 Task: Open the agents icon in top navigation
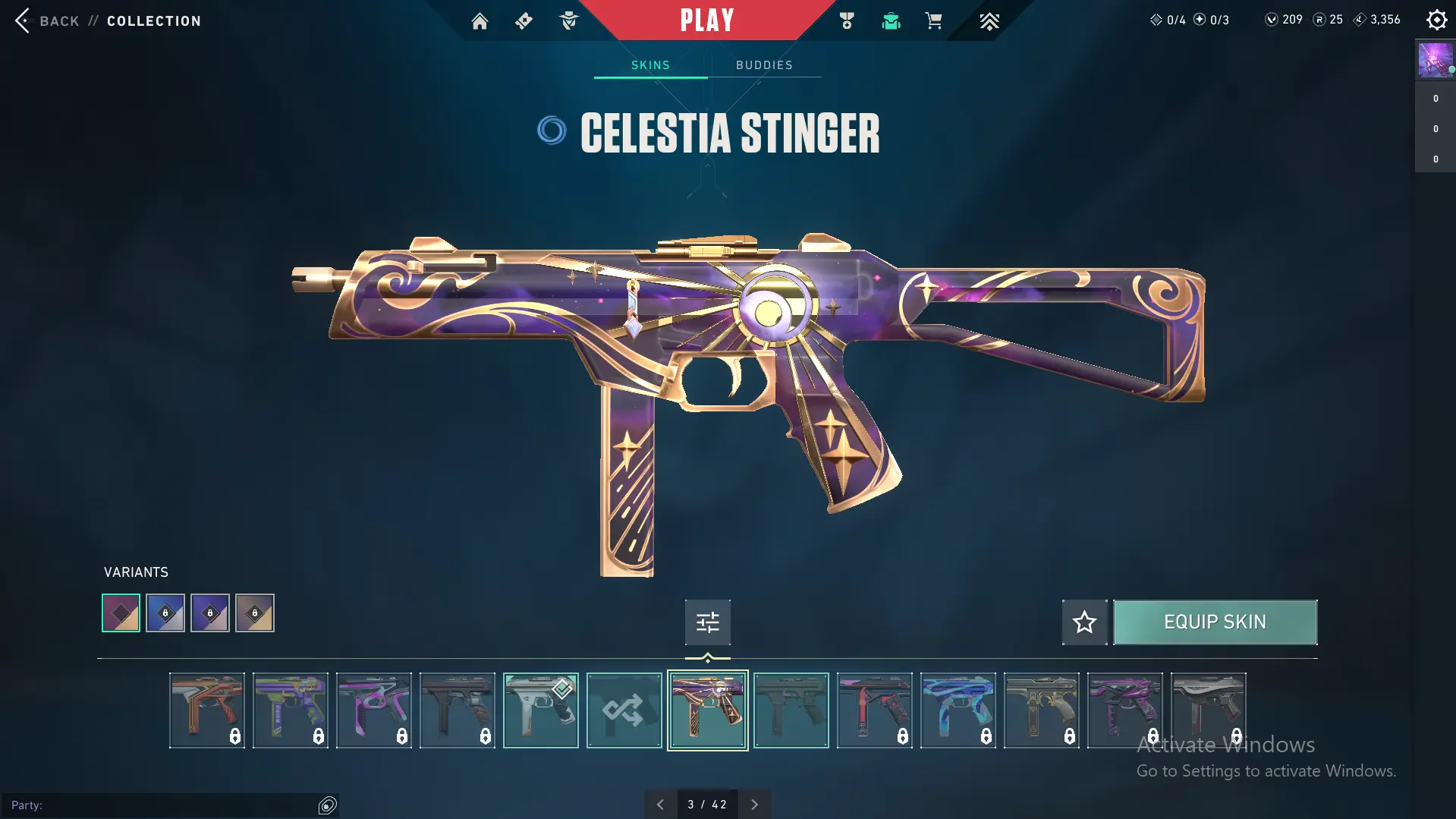coord(568,21)
